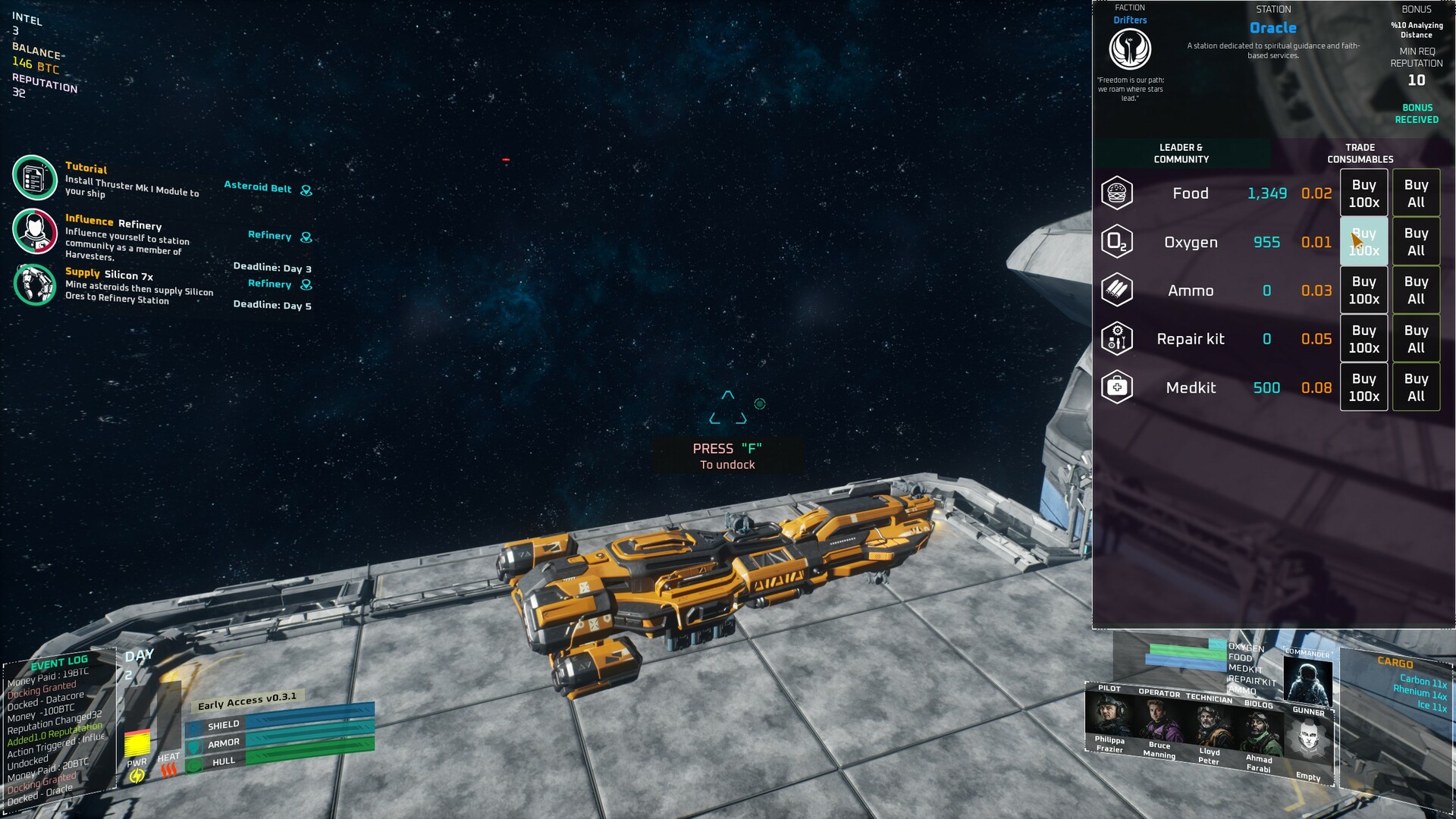Open the Trade Consumables tab

click(x=1360, y=153)
